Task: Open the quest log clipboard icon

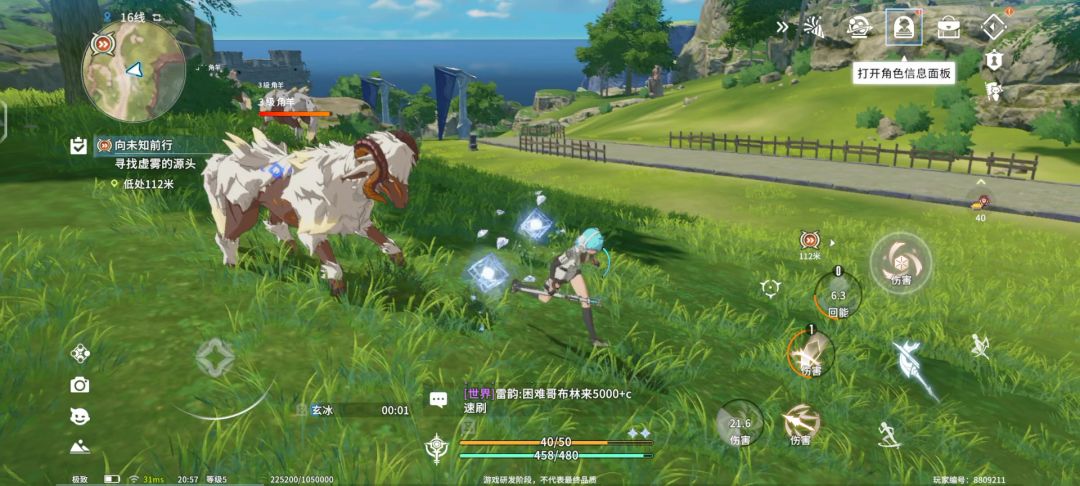Action: tap(78, 146)
